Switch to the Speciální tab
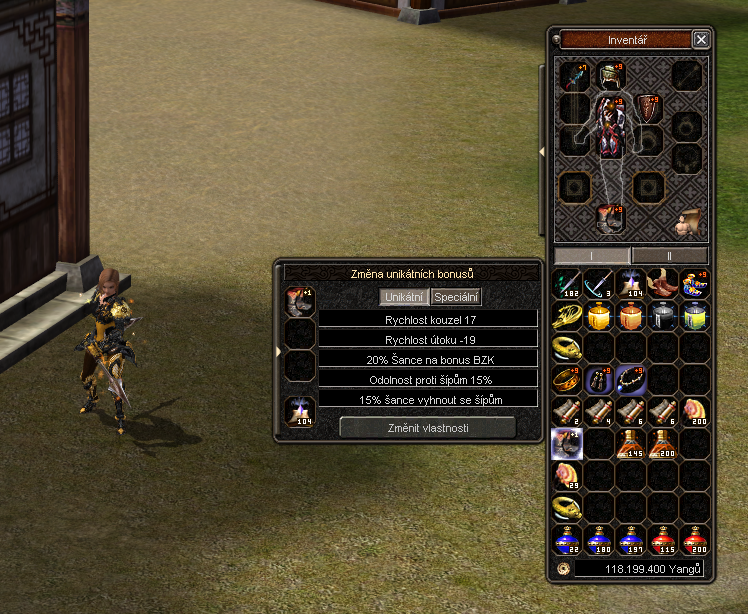This screenshot has width=748, height=614. 456,297
